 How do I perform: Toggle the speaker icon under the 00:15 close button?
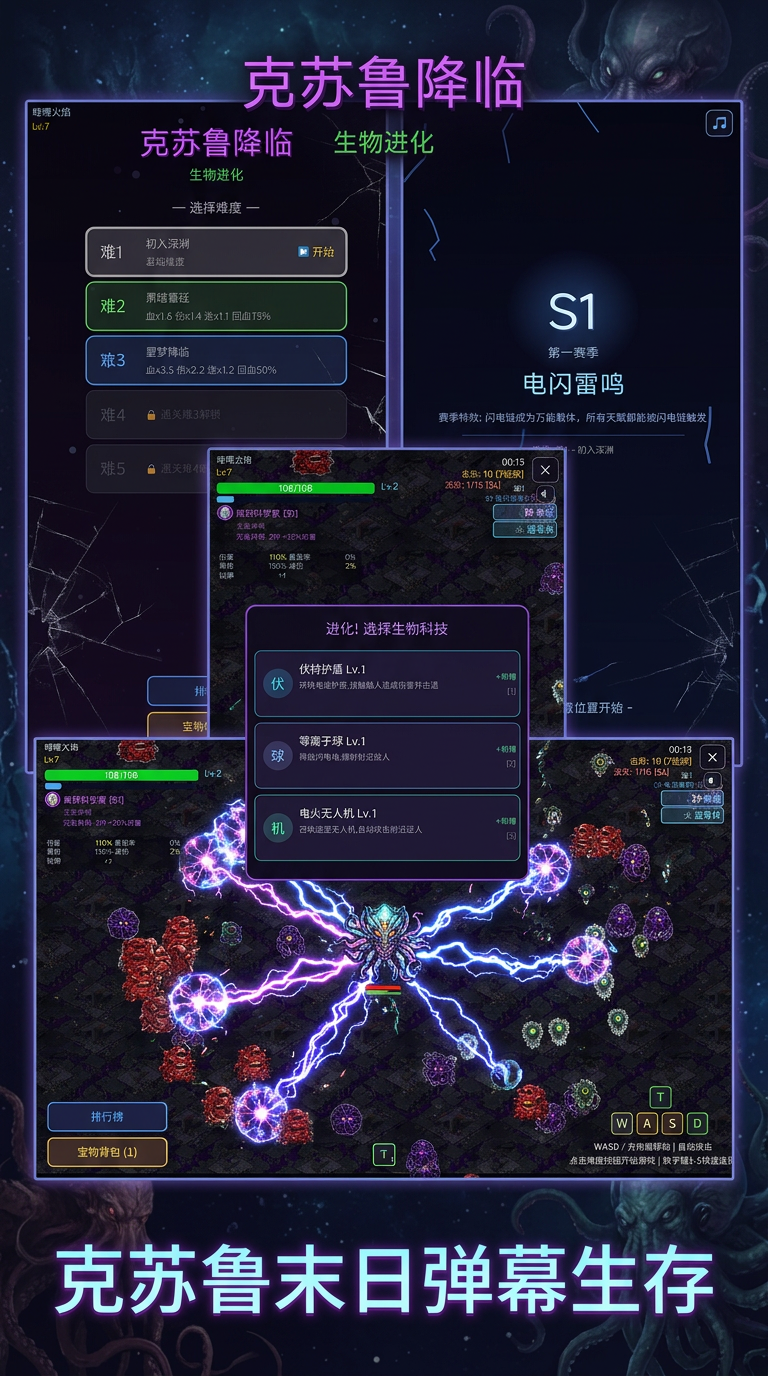(x=545, y=494)
